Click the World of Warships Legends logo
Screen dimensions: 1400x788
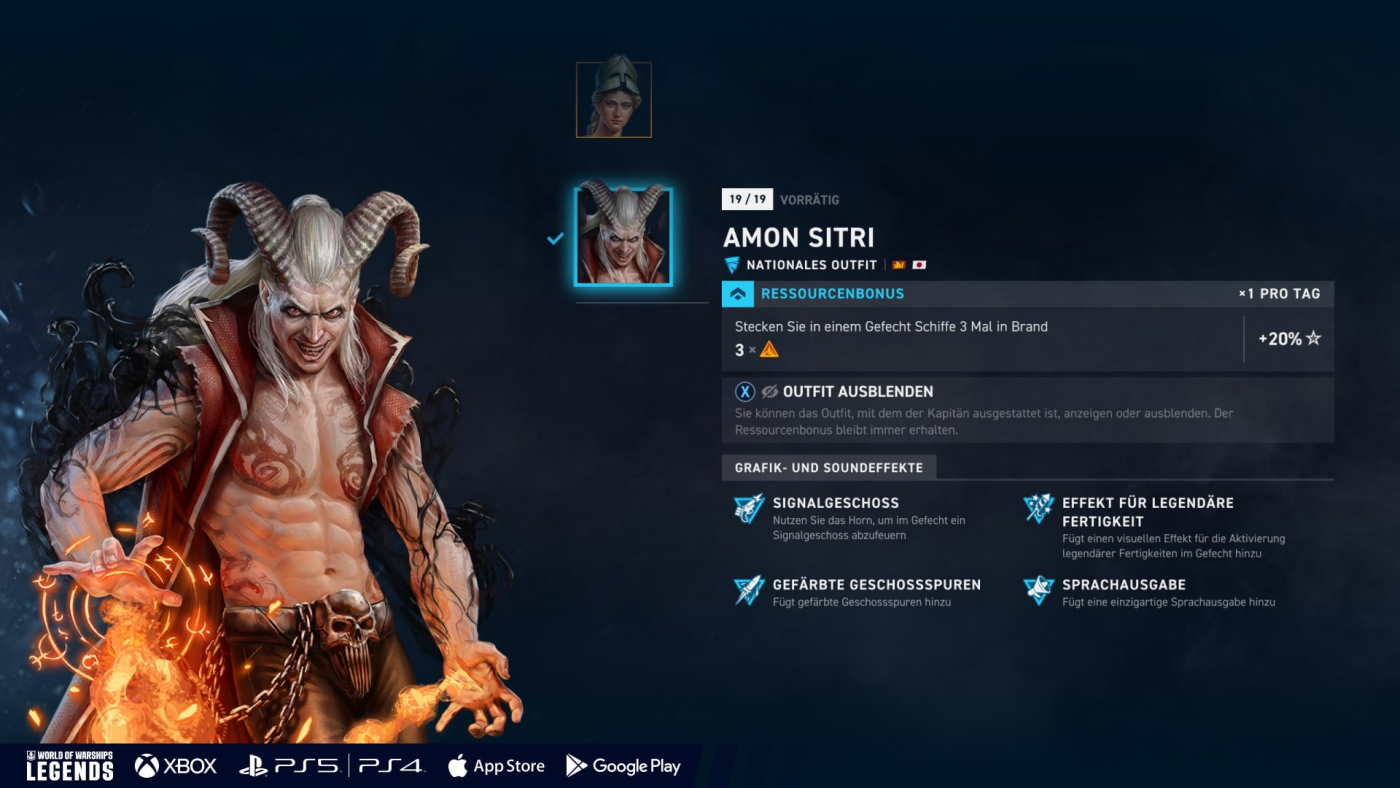[69, 766]
